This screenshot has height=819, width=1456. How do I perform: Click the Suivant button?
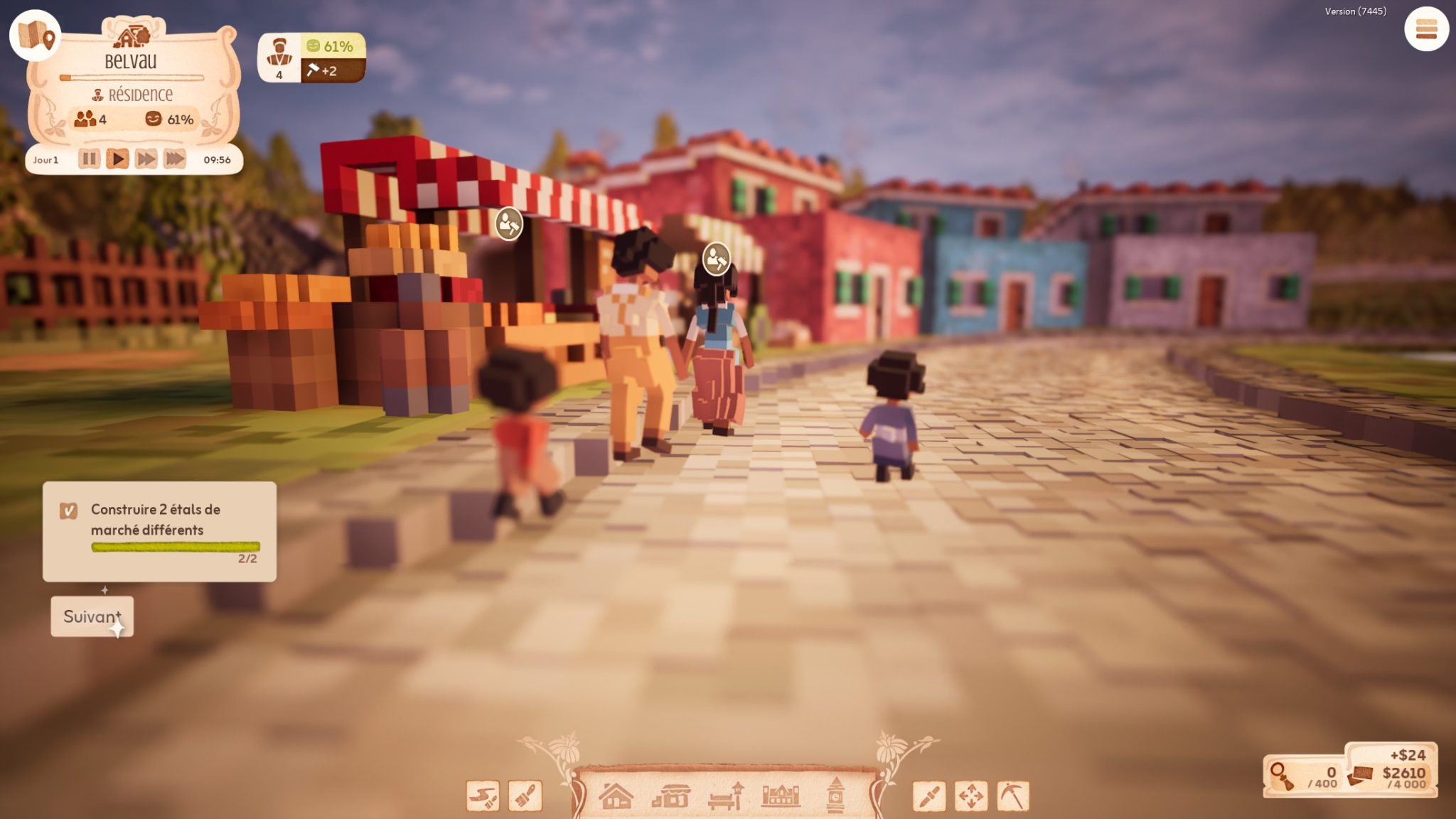tap(92, 617)
